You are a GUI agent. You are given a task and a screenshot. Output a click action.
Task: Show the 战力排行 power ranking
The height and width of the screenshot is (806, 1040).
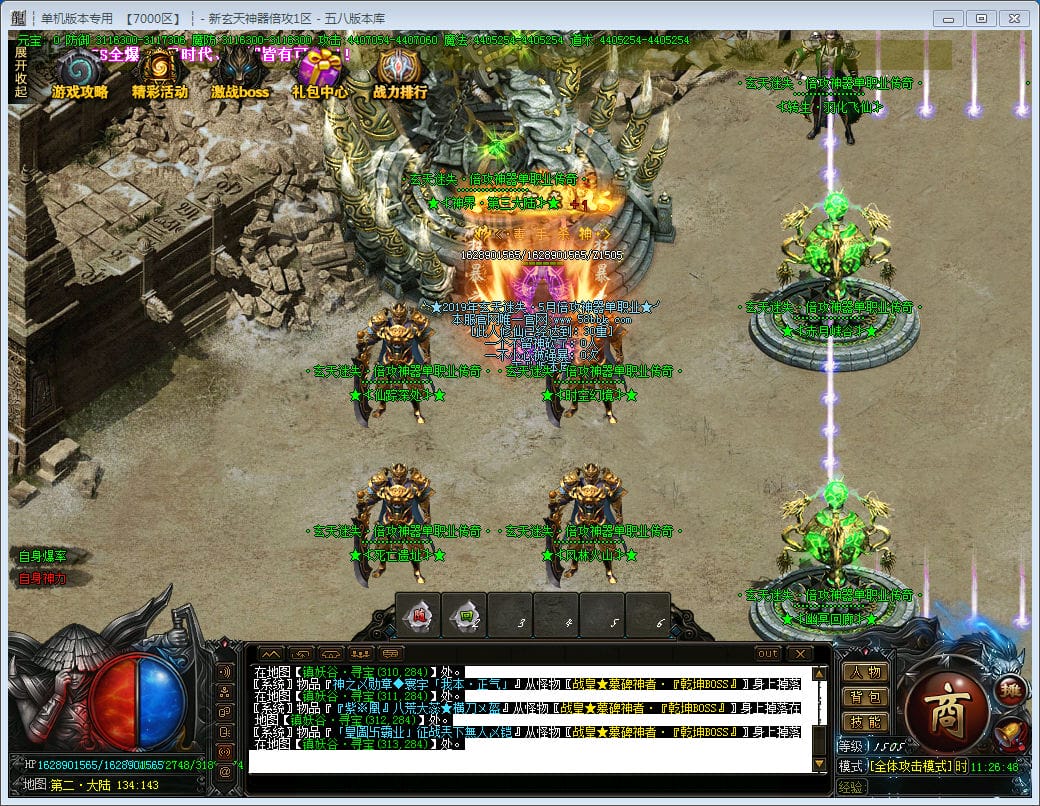point(400,71)
